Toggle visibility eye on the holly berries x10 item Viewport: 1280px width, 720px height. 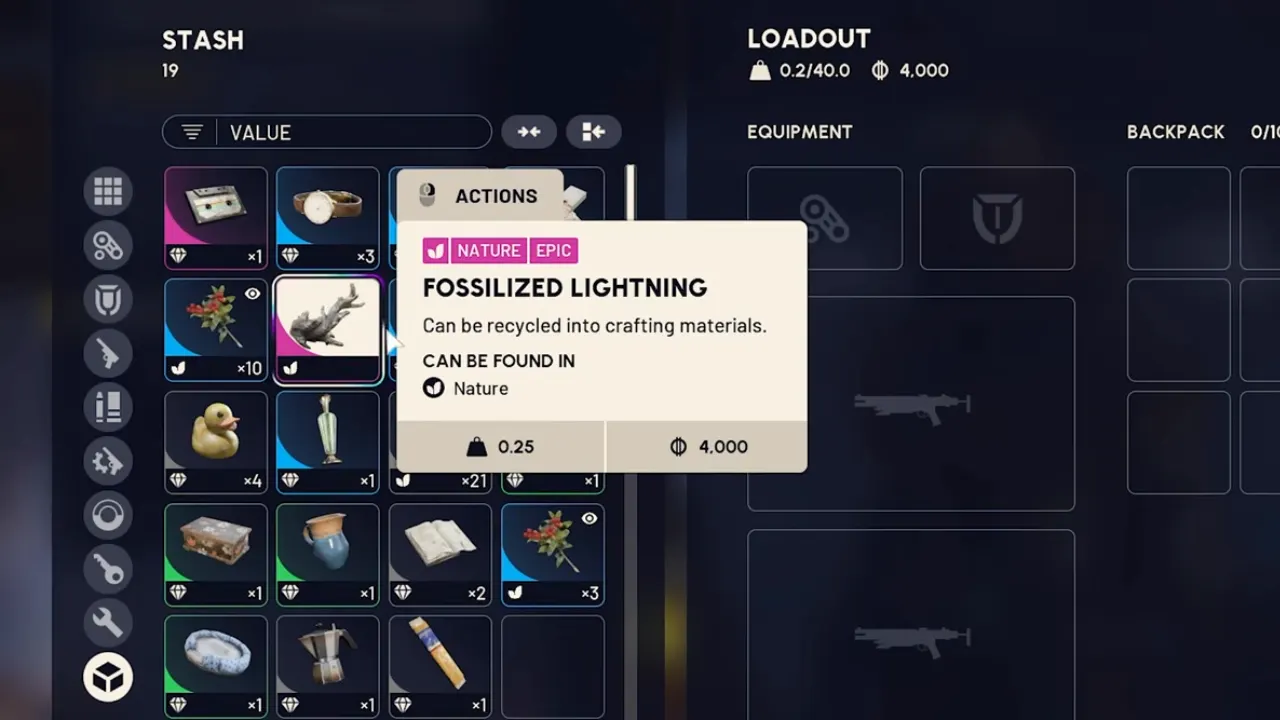coord(253,293)
